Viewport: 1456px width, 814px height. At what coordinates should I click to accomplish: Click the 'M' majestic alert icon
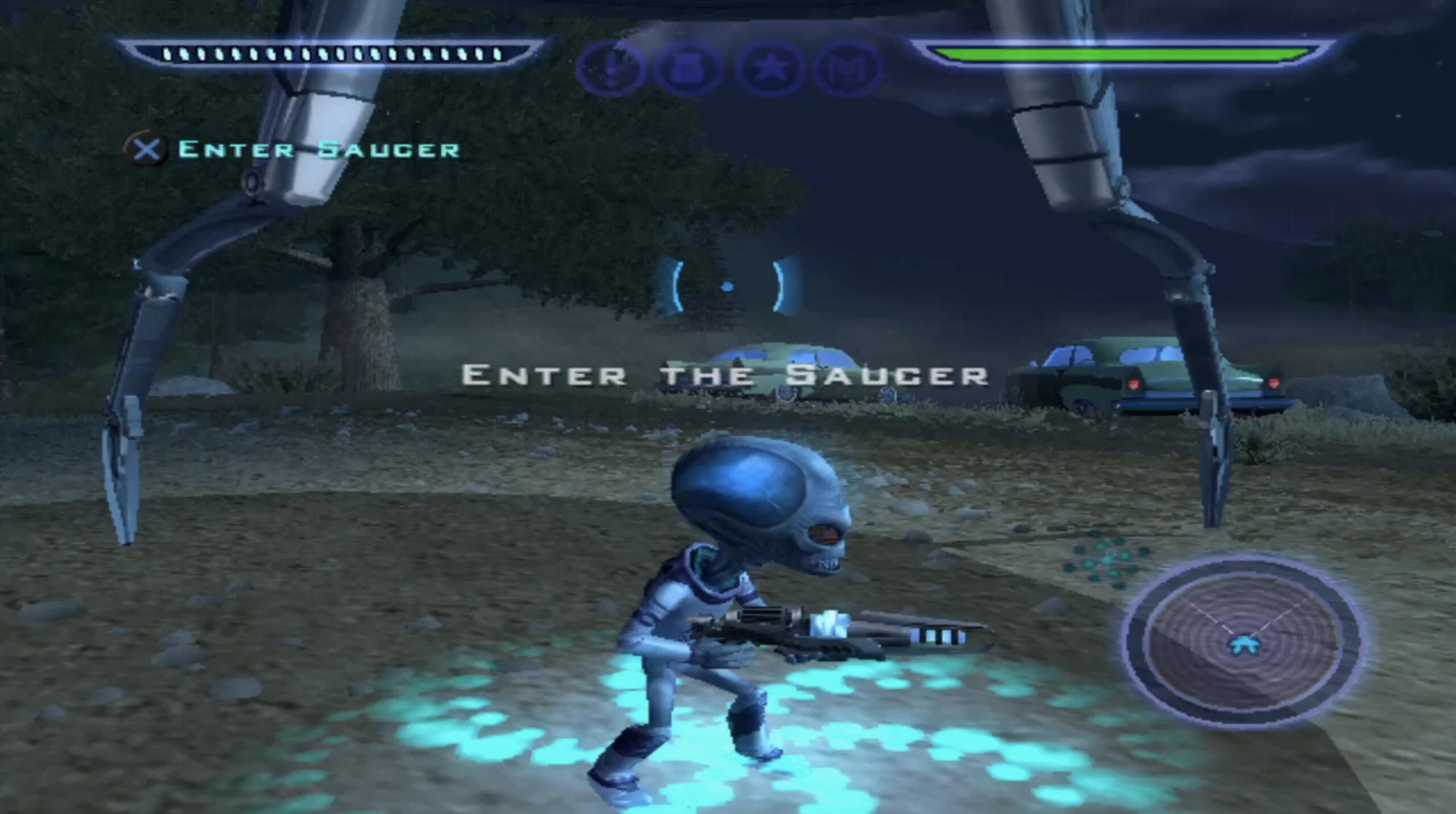coord(850,67)
